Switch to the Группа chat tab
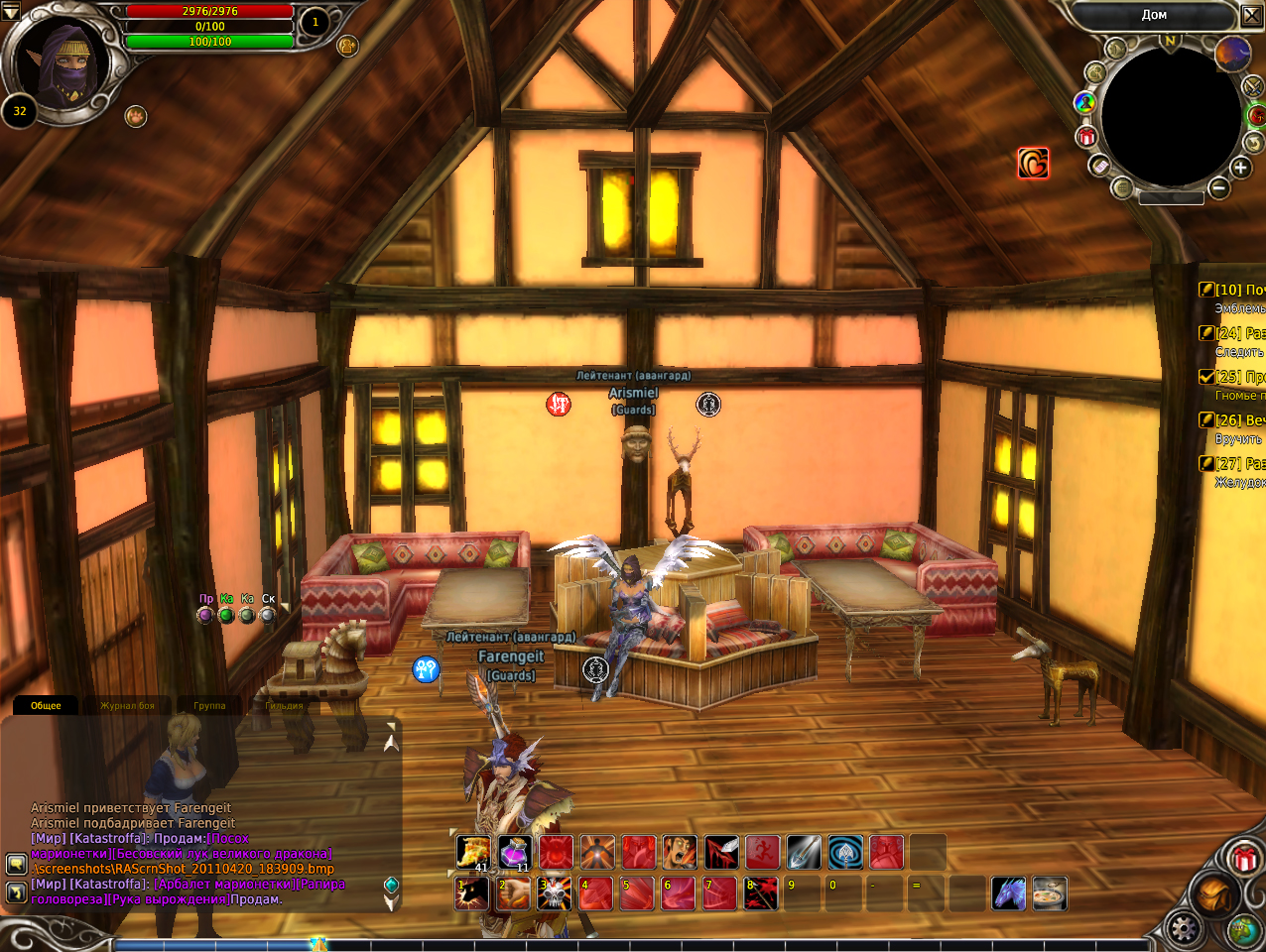Screen dimensions: 1266x952 click(209, 706)
